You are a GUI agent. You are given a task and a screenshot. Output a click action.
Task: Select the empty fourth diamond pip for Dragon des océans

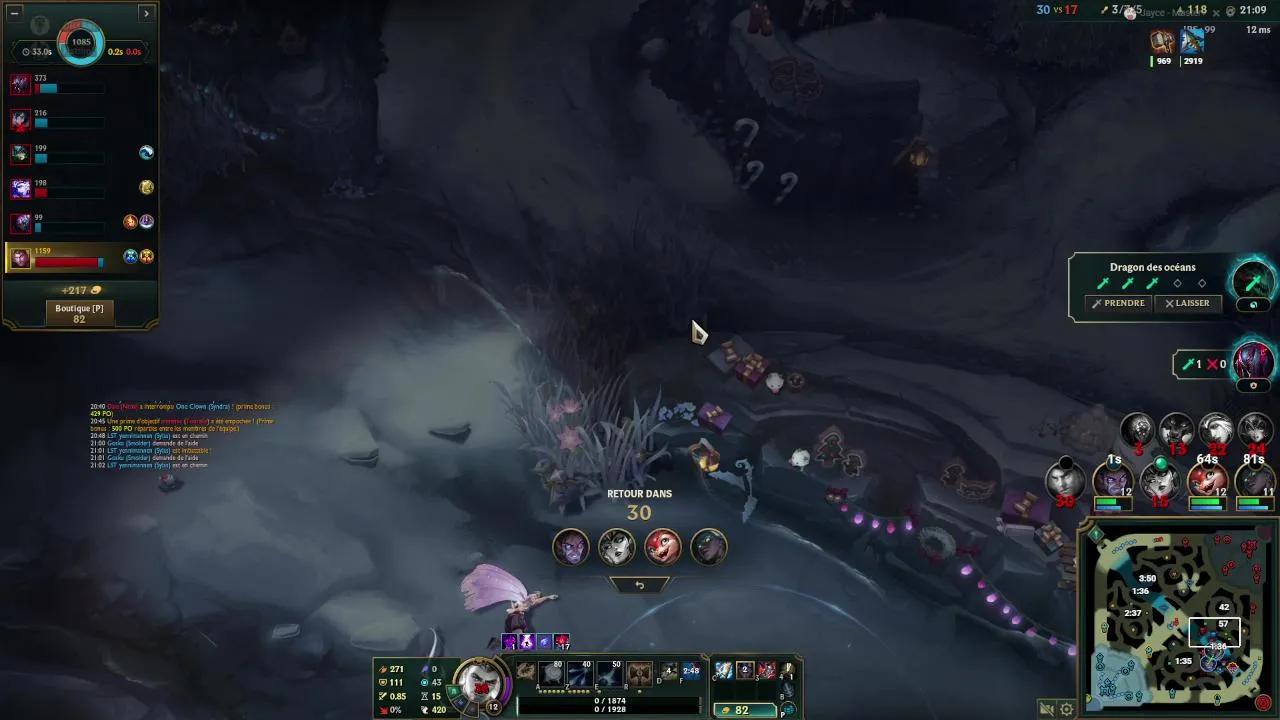1177,283
